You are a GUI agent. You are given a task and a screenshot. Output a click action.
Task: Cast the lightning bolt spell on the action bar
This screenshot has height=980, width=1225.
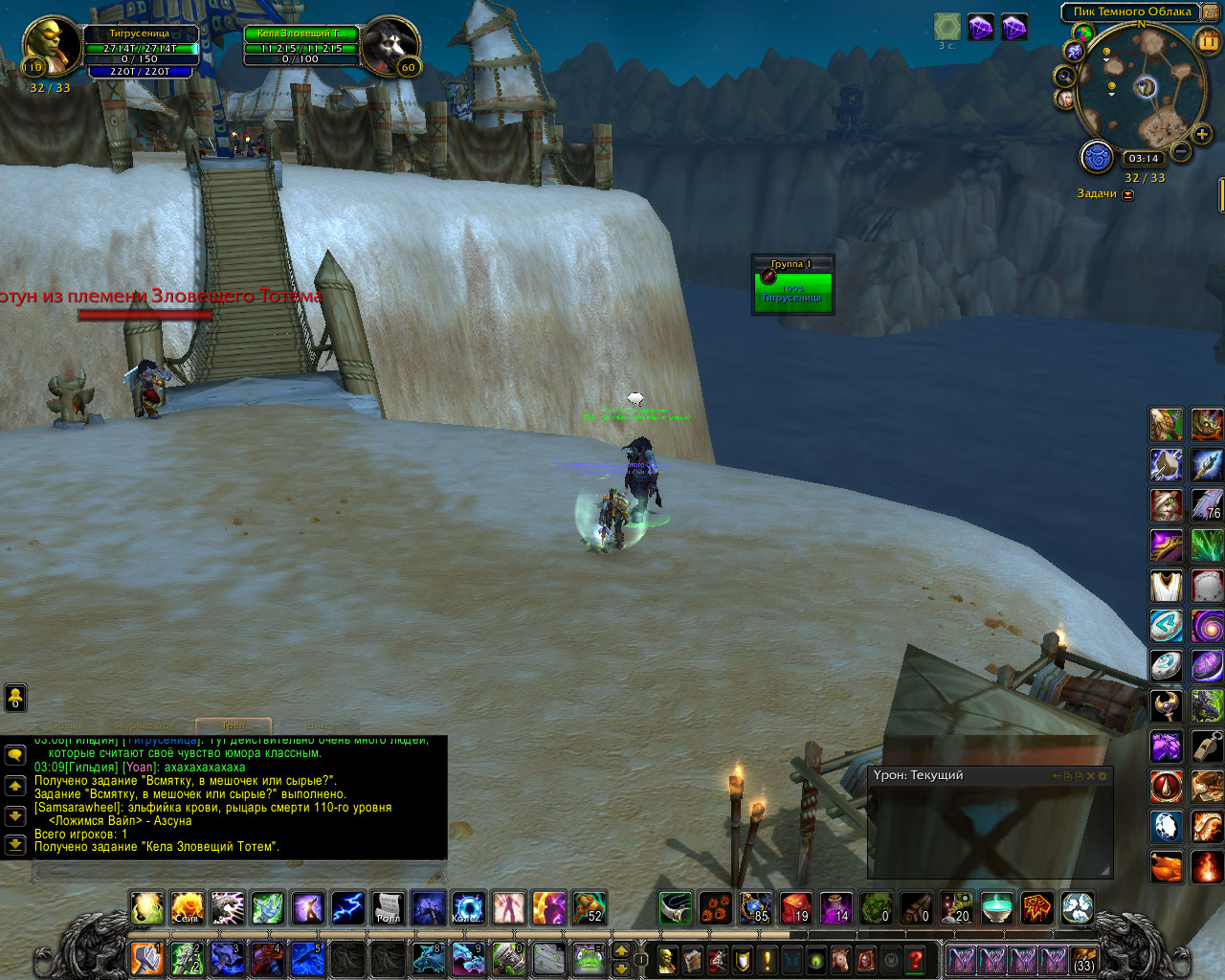pyautogui.click(x=347, y=907)
